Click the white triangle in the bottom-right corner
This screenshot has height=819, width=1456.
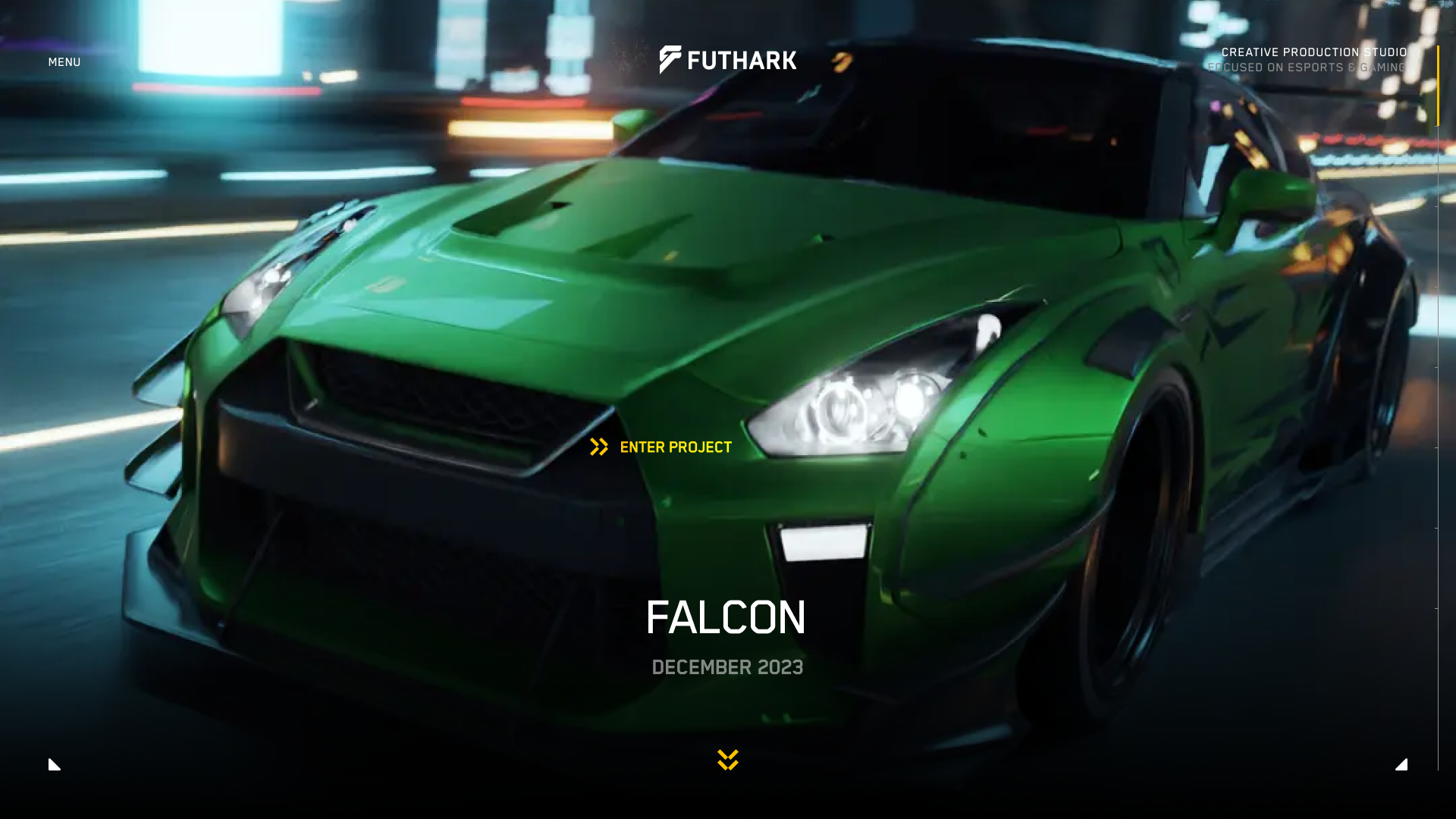(x=1401, y=764)
